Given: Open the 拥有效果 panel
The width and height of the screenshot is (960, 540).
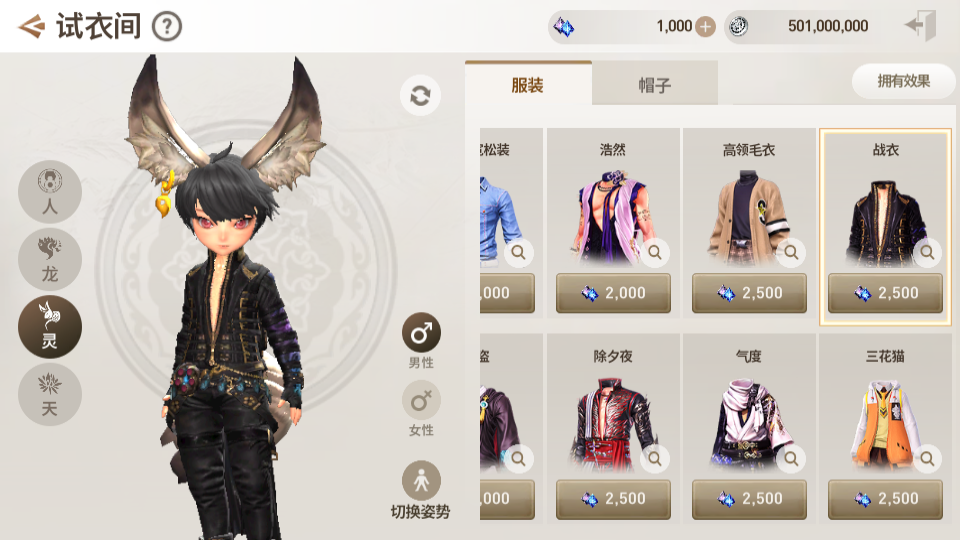Looking at the screenshot, I should coord(903,82).
